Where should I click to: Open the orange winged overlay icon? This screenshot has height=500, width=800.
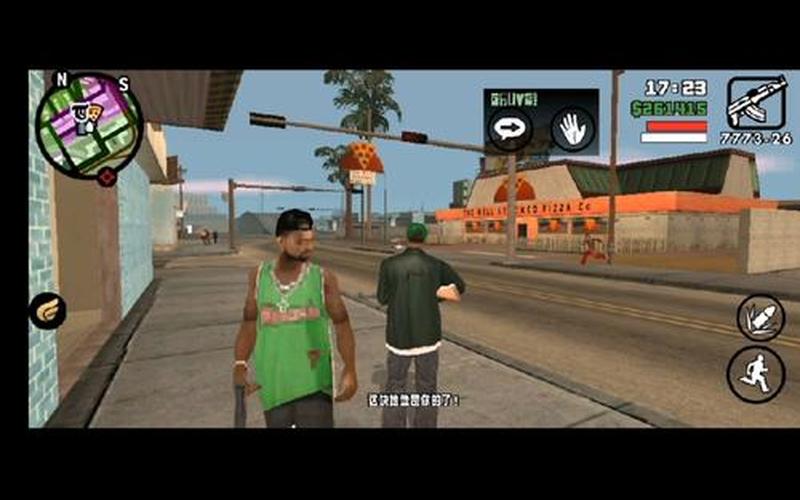pyautogui.click(x=47, y=311)
